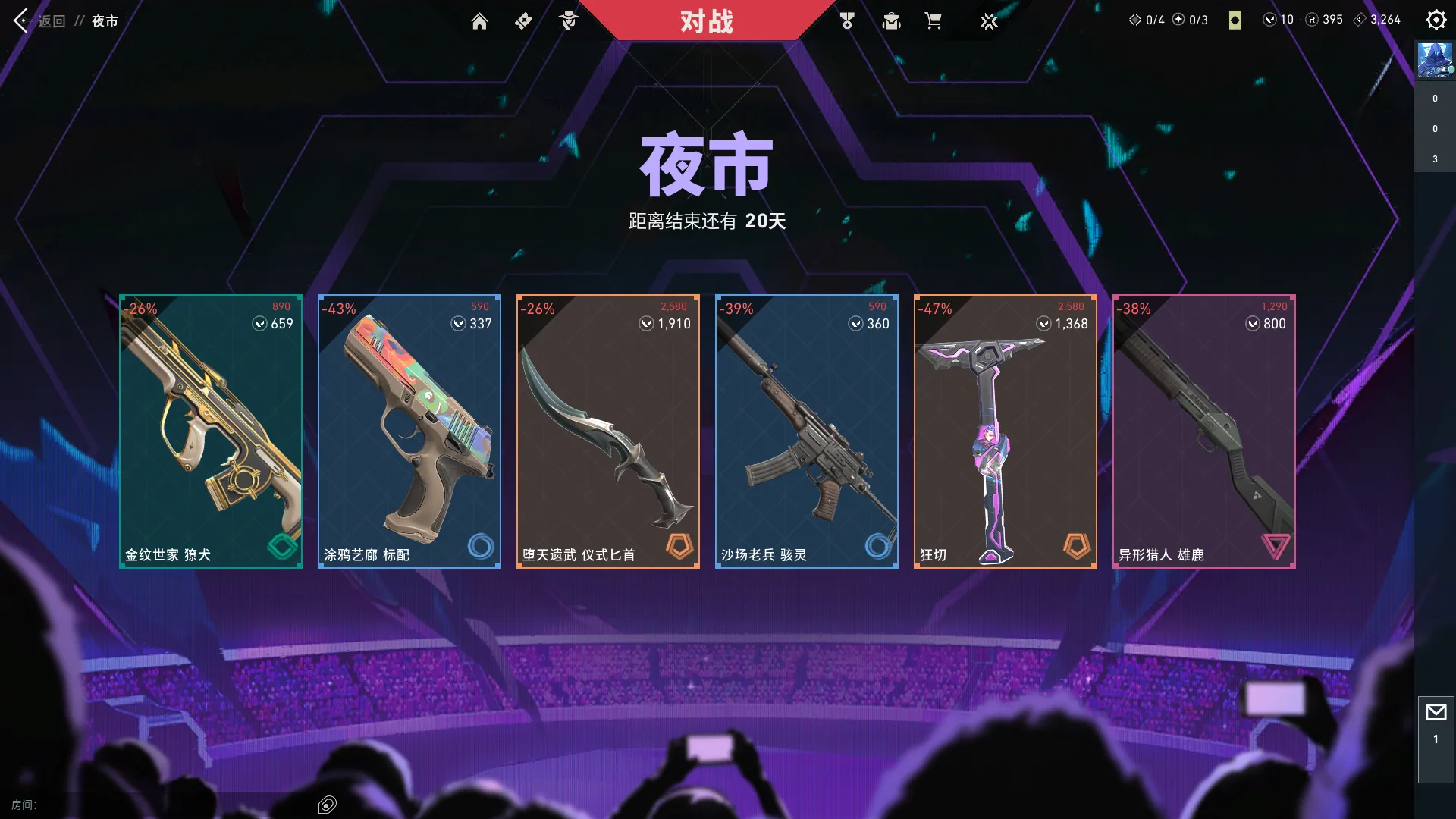Click the Valorant esports logo icon

click(x=990, y=21)
